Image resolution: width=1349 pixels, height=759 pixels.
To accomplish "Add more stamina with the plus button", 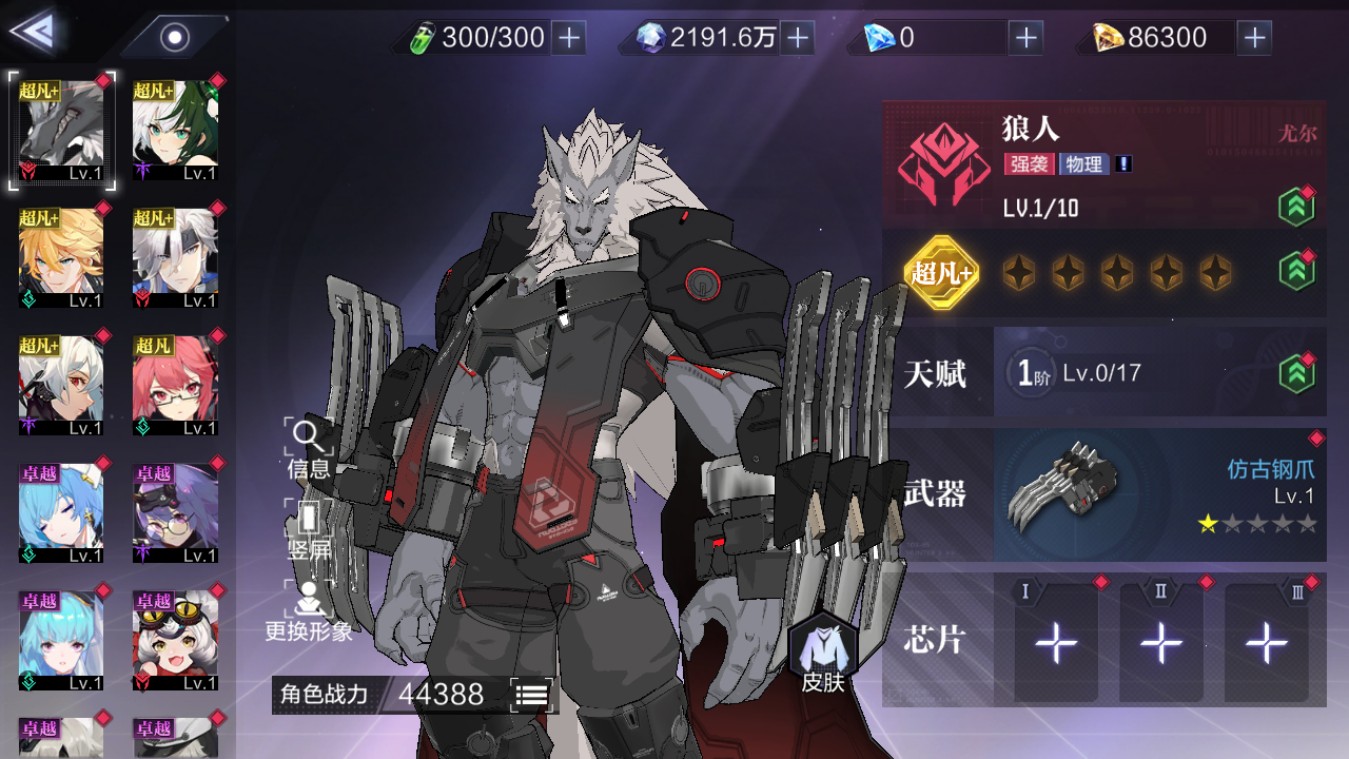I will click(569, 38).
